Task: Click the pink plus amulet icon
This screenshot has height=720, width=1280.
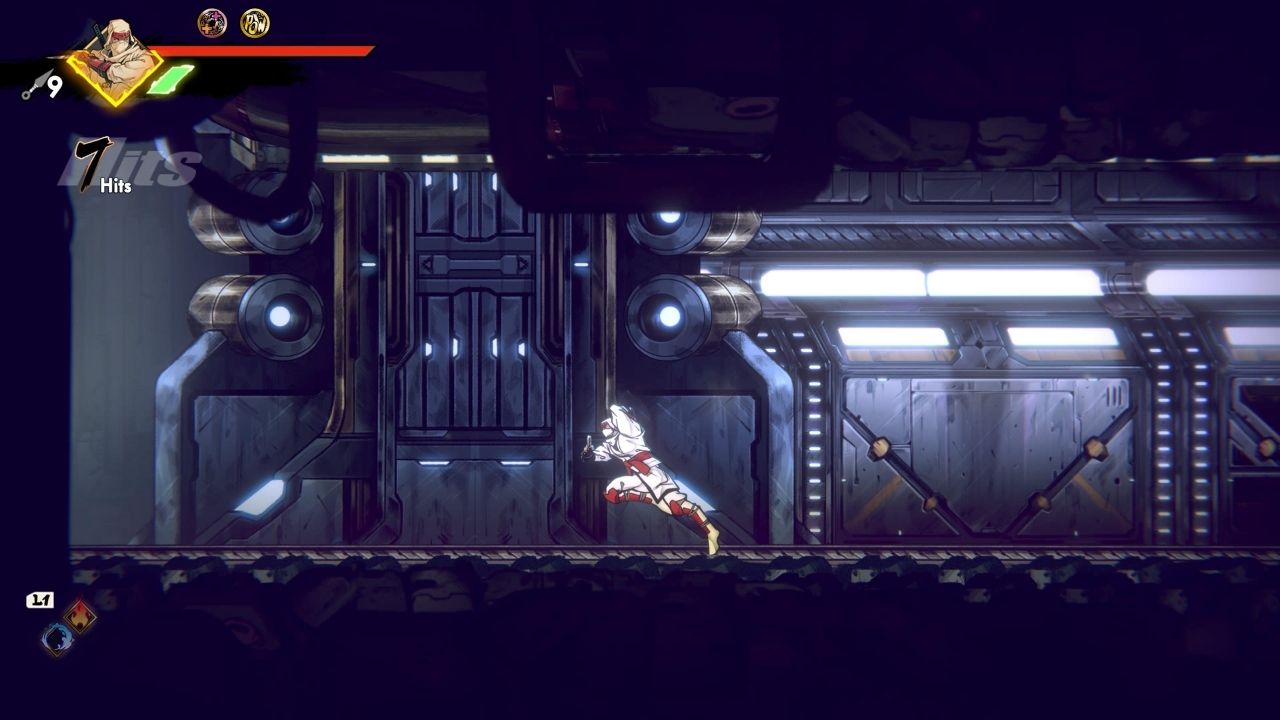Action: (x=212, y=23)
